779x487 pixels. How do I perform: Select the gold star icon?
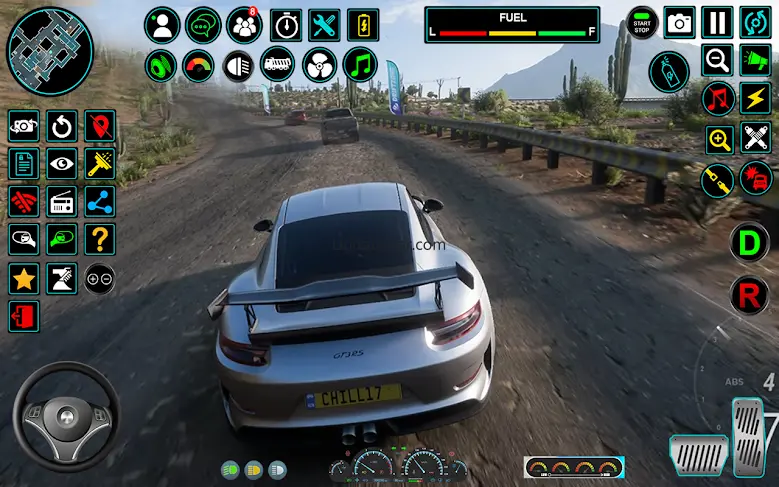tap(24, 278)
